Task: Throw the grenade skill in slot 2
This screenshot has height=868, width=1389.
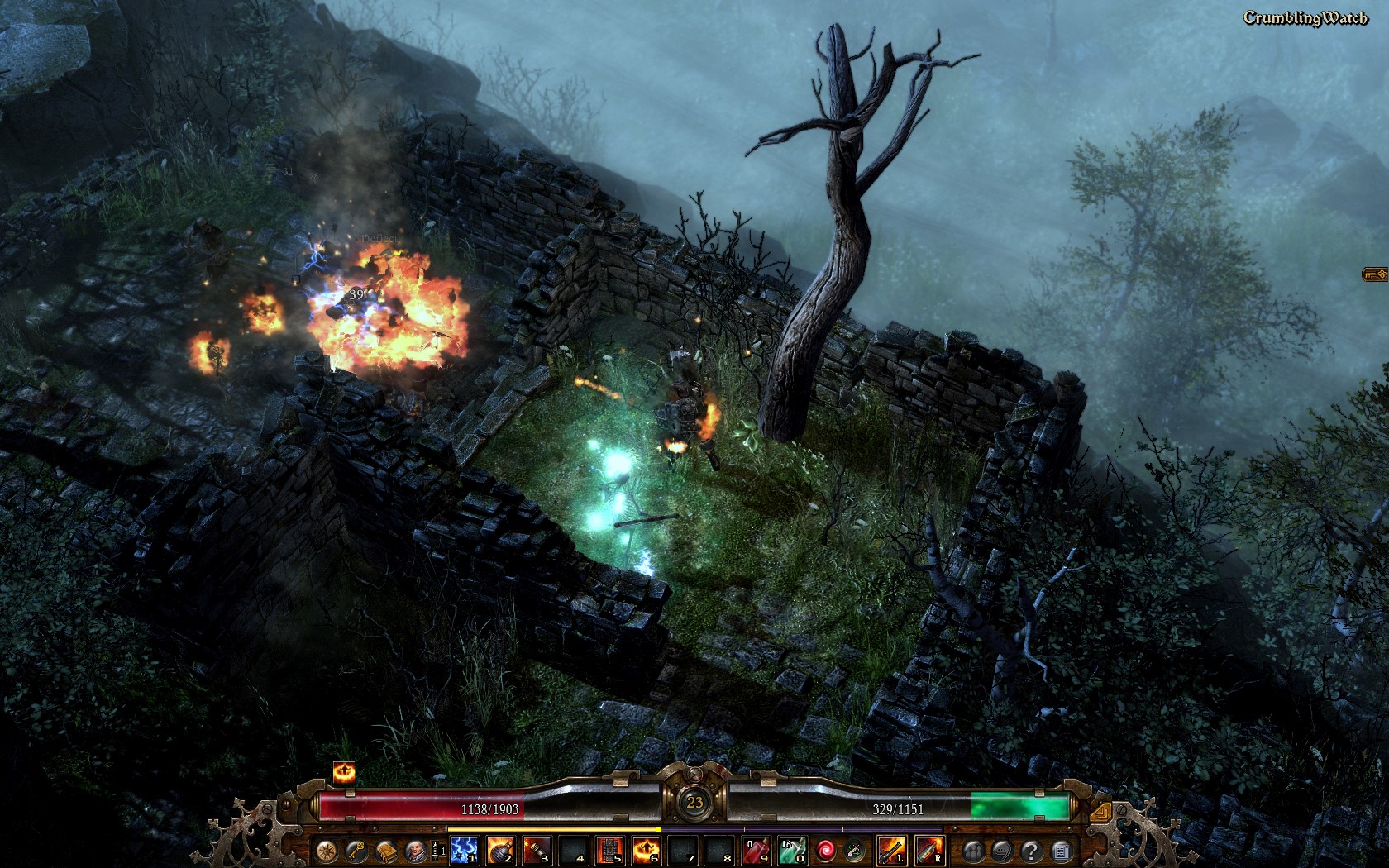Action: click(x=500, y=850)
